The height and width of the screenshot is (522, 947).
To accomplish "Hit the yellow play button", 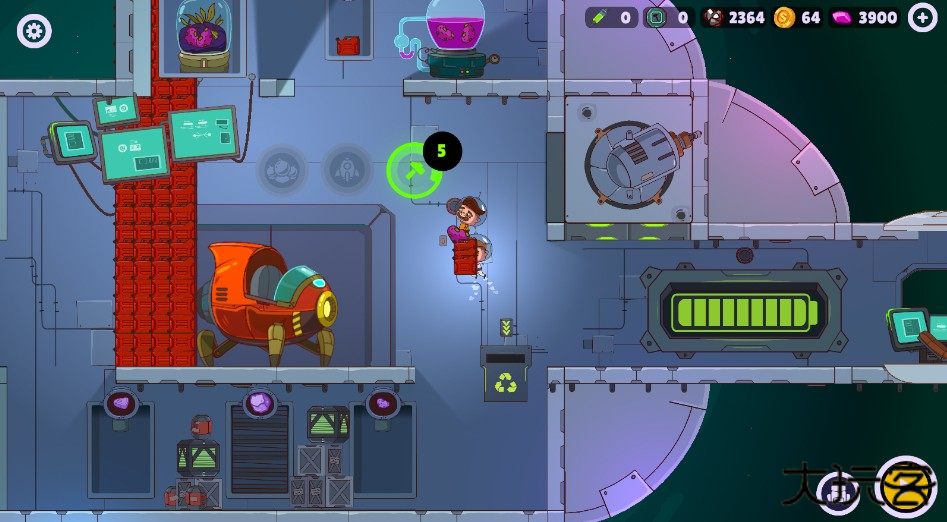I will pos(907,488).
